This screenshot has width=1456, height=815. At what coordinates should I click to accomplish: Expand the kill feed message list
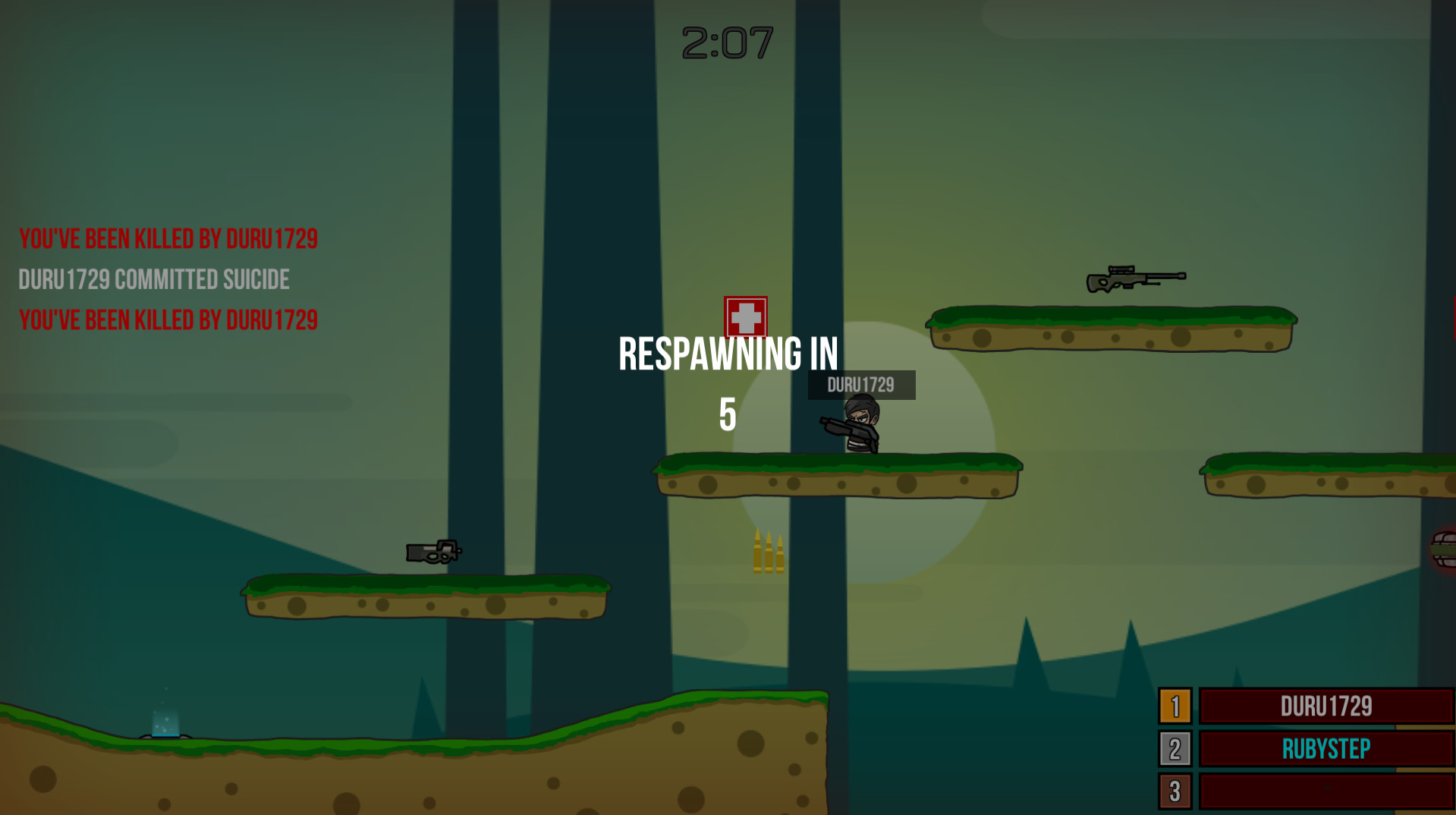pyautogui.click(x=167, y=278)
